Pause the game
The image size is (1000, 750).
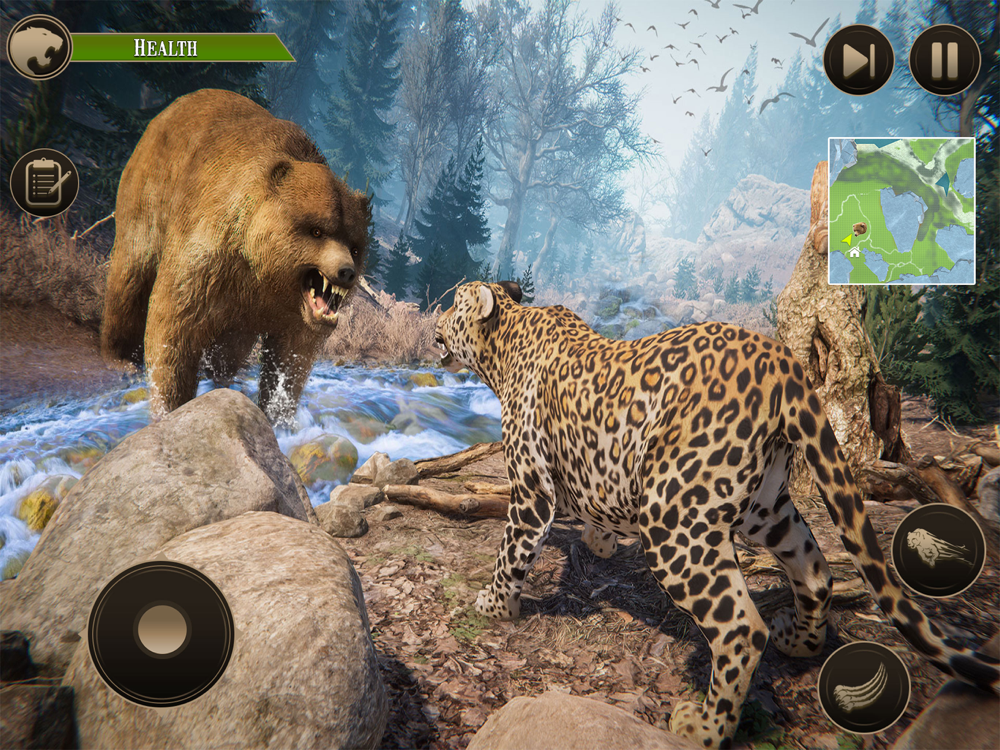(x=944, y=60)
